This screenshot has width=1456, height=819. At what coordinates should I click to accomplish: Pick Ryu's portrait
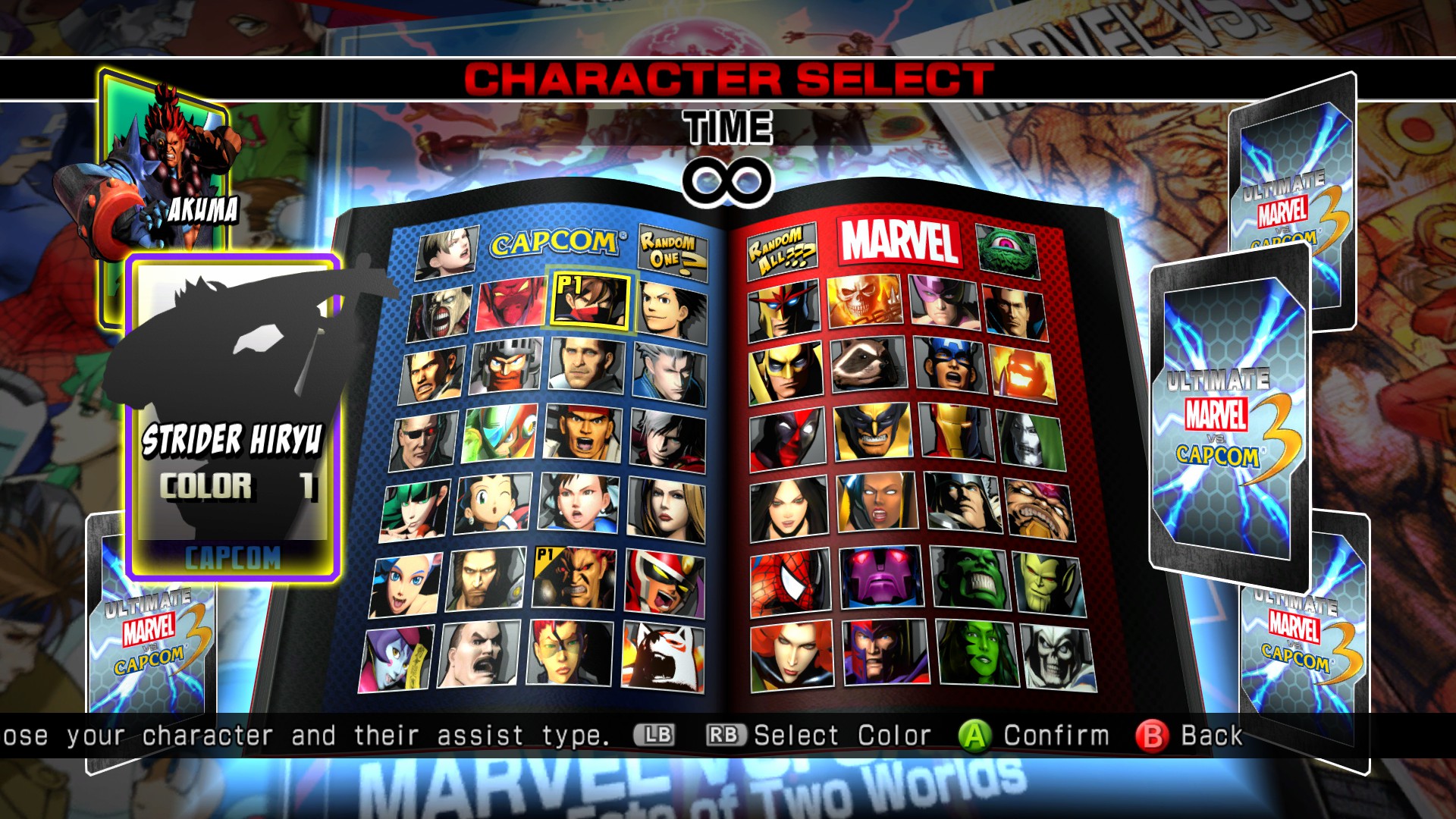[x=585, y=435]
